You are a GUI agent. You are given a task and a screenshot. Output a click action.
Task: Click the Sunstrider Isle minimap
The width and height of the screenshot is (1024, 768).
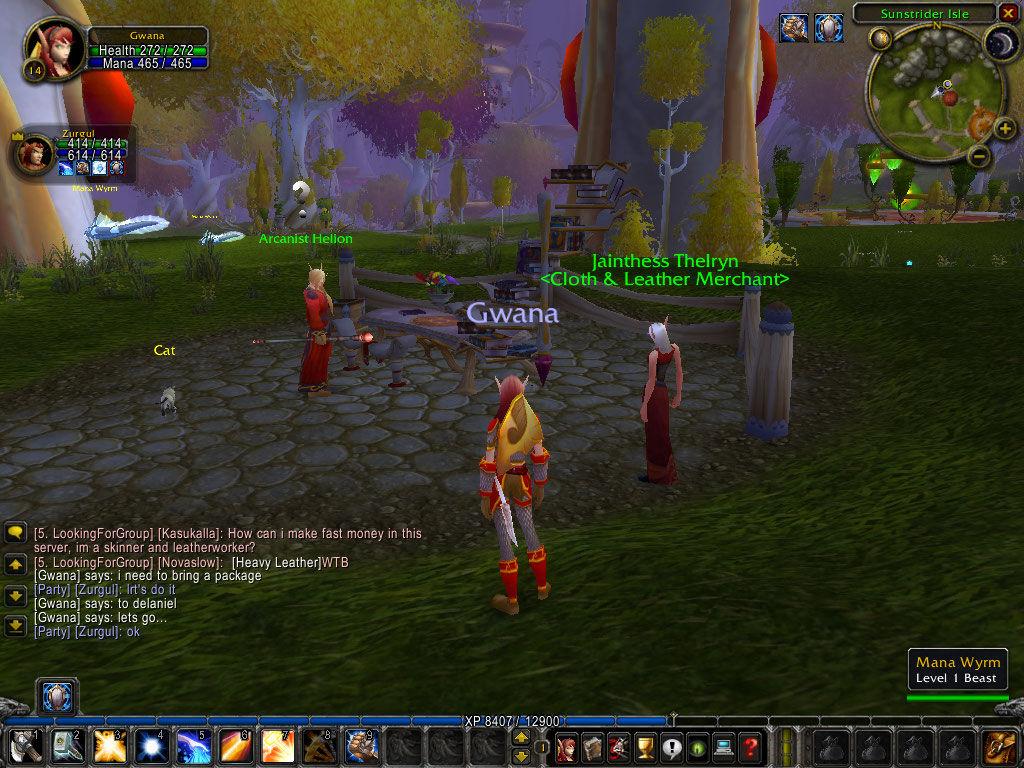click(929, 95)
